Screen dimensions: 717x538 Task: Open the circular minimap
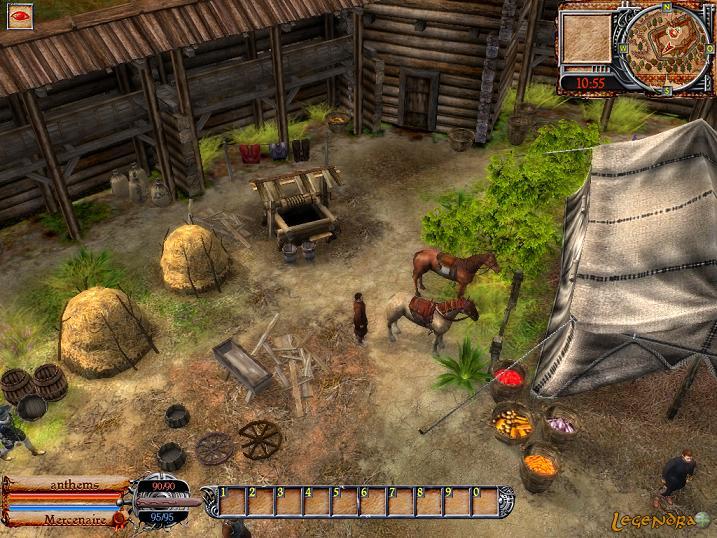pyautogui.click(x=668, y=46)
